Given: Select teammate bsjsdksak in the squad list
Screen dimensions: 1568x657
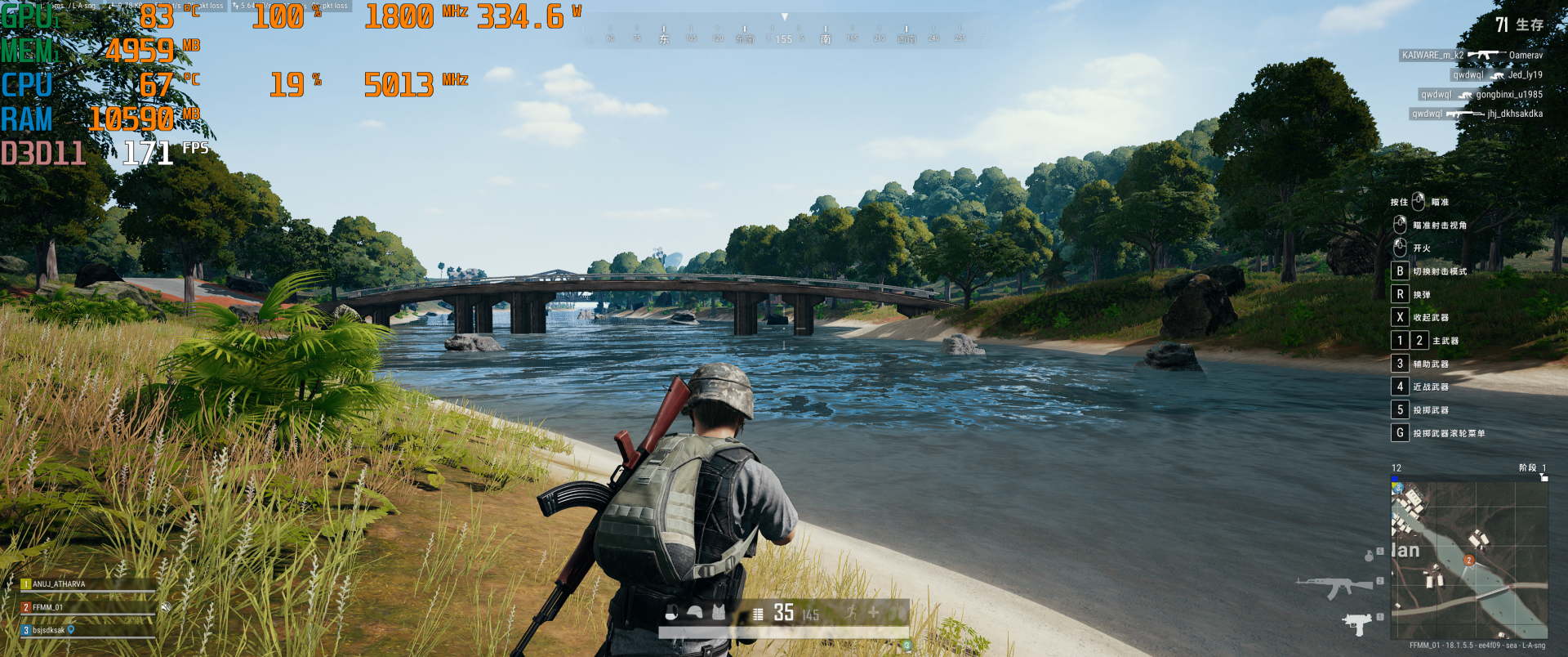Looking at the screenshot, I should (48, 630).
